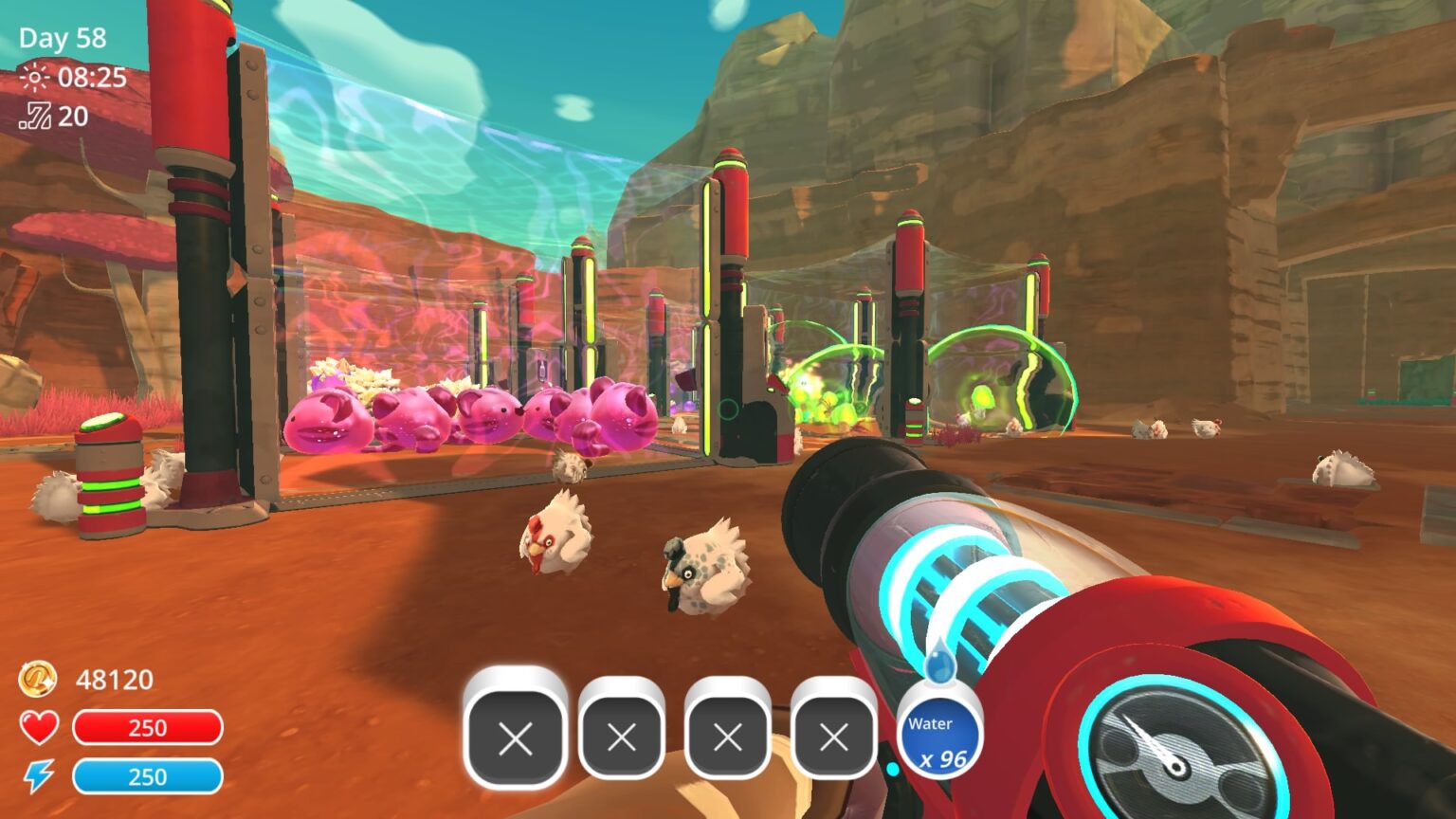Click the x96 water count label
Viewport: 1456px width, 819px height.
[943, 756]
